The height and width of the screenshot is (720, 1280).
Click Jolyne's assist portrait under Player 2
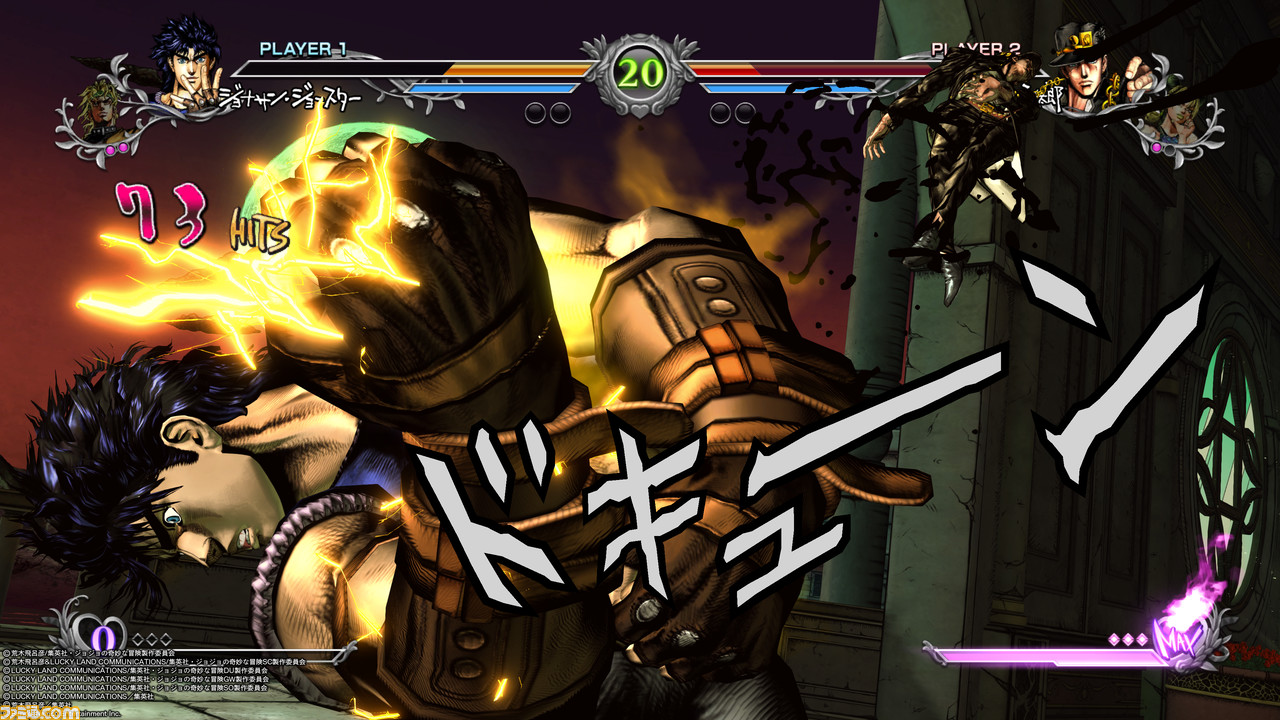[x=1180, y=119]
